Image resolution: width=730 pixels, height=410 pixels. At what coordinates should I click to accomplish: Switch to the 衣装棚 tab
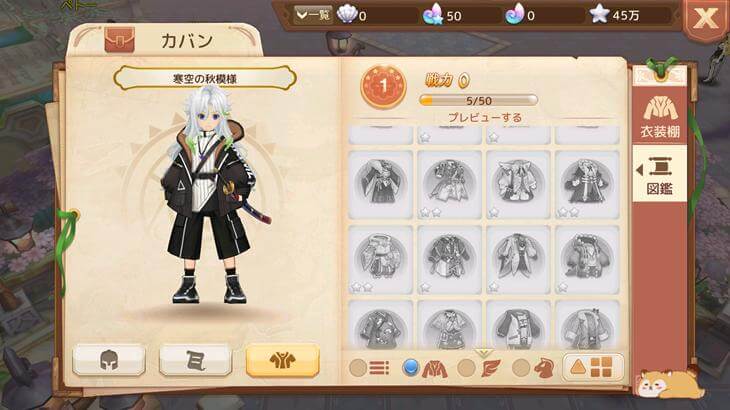(x=659, y=117)
